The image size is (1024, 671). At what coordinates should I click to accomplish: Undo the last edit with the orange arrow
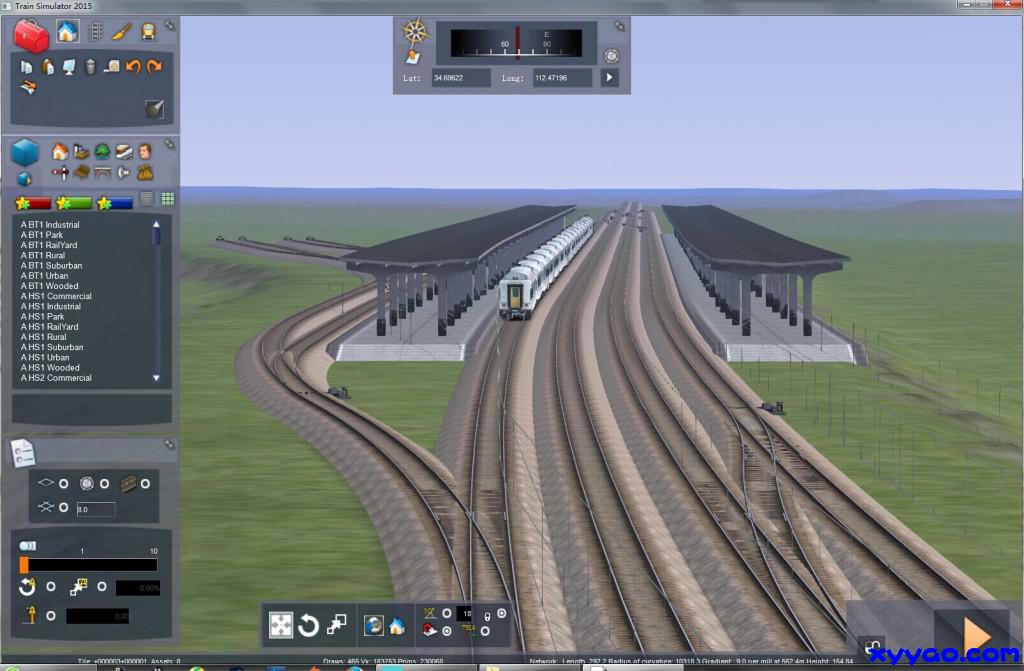(133, 67)
